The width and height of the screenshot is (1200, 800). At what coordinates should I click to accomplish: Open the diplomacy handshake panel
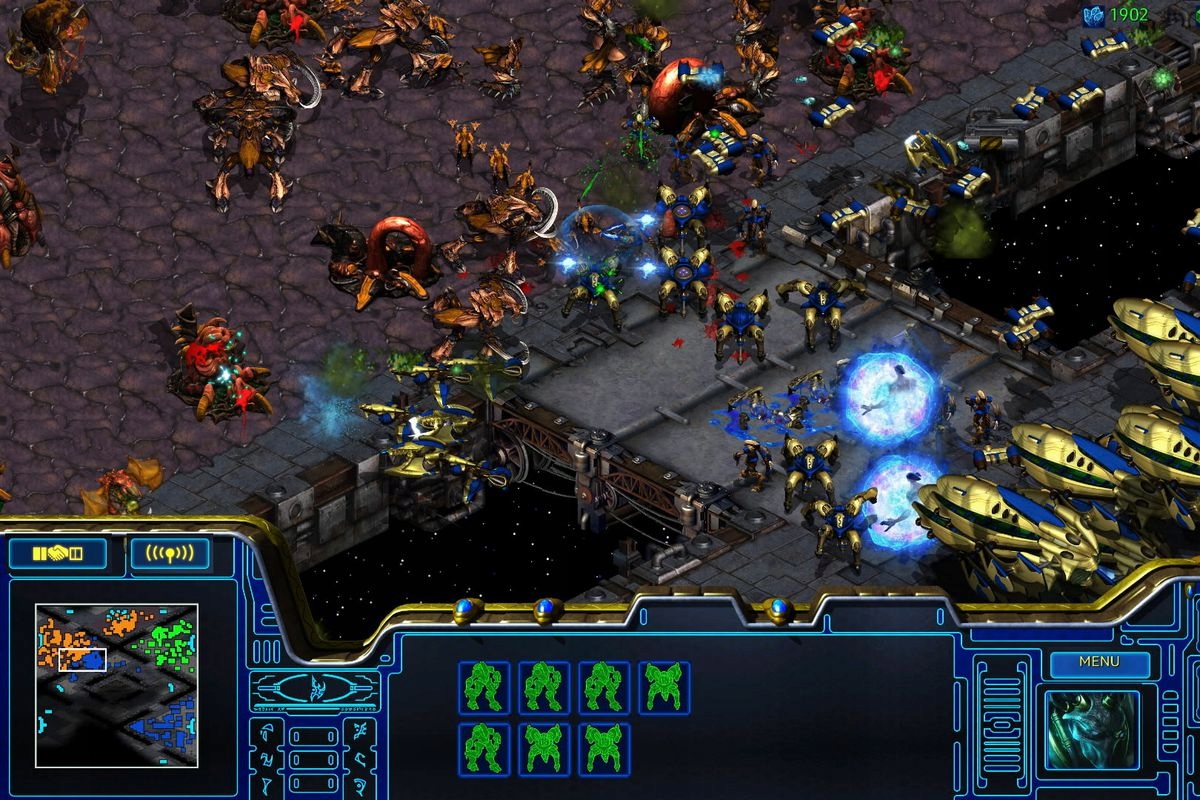(56, 553)
